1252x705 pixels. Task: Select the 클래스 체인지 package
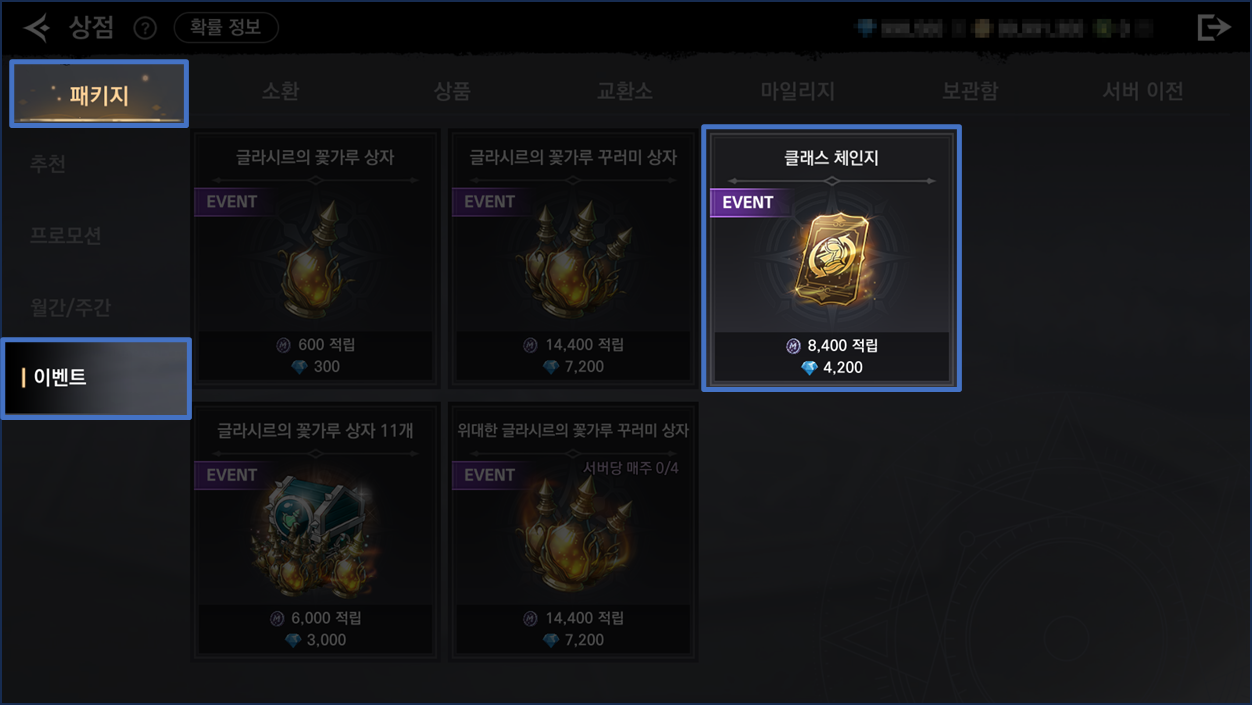[x=831, y=258]
